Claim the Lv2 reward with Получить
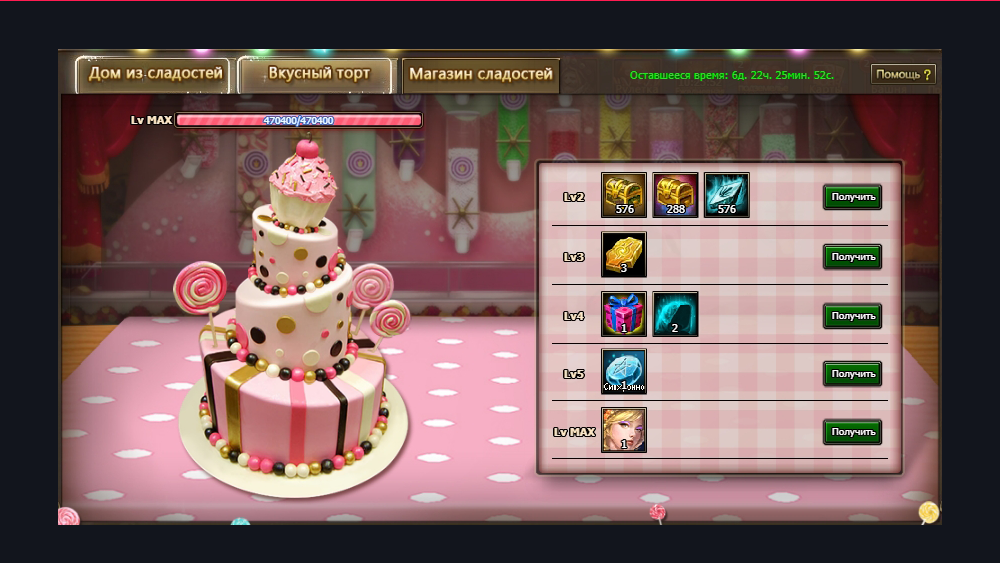This screenshot has height=563, width=1000. coord(852,197)
